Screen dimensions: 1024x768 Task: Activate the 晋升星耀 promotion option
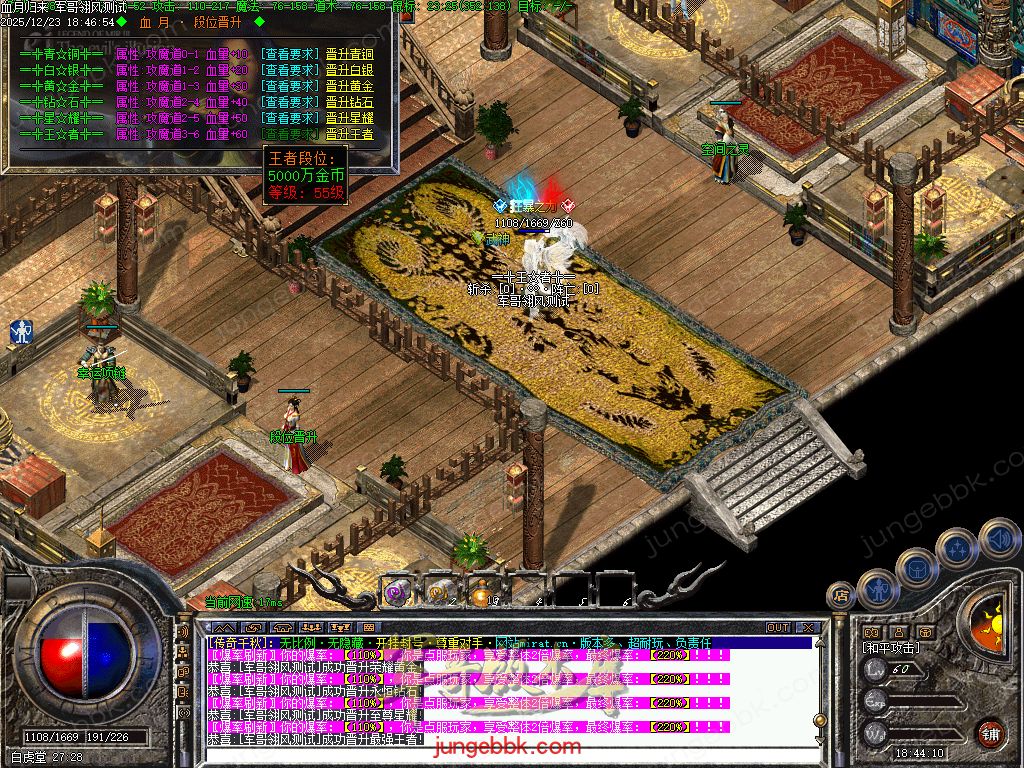(x=349, y=118)
